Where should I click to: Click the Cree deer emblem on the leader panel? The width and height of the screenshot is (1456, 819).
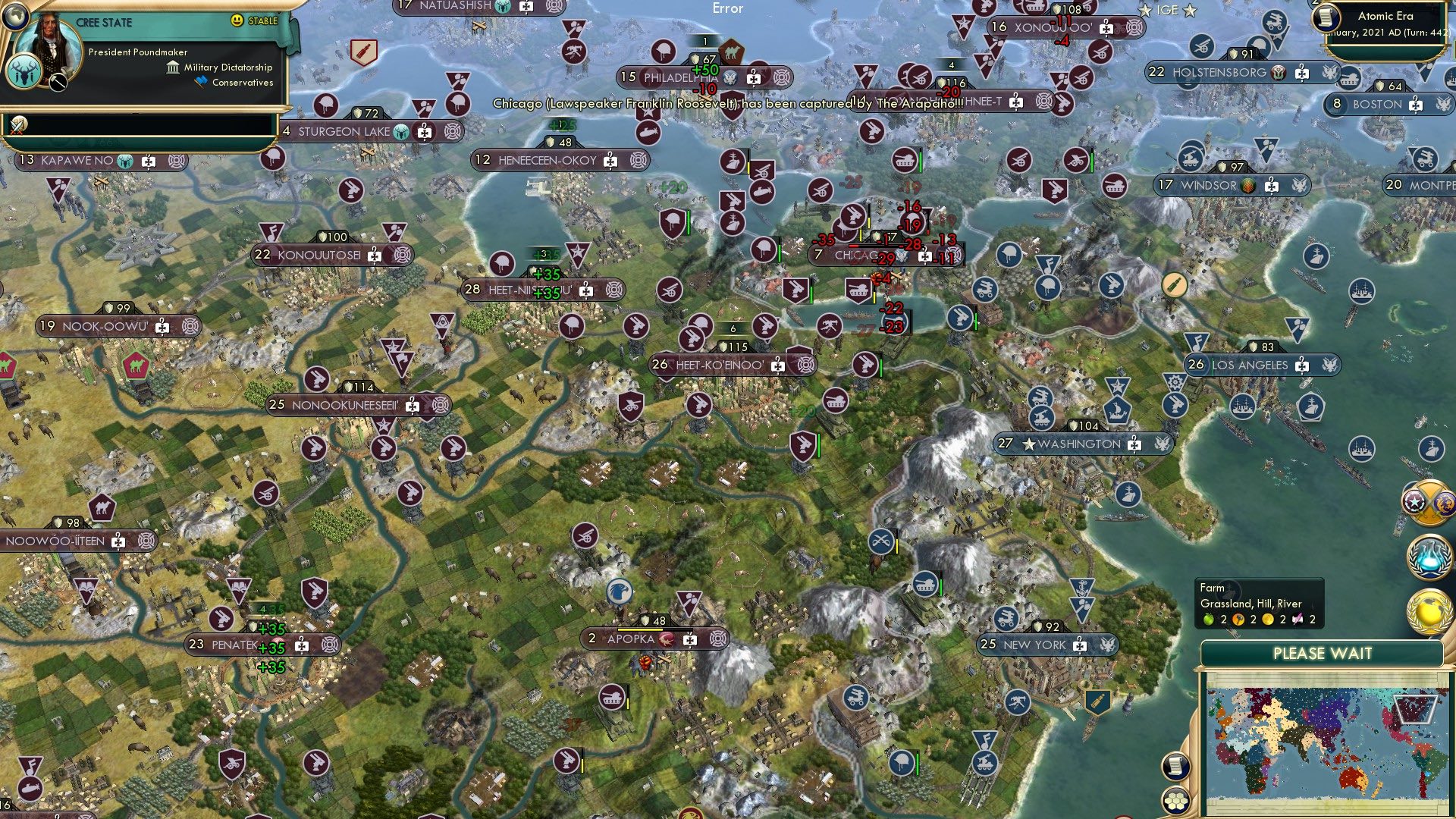pos(24,71)
